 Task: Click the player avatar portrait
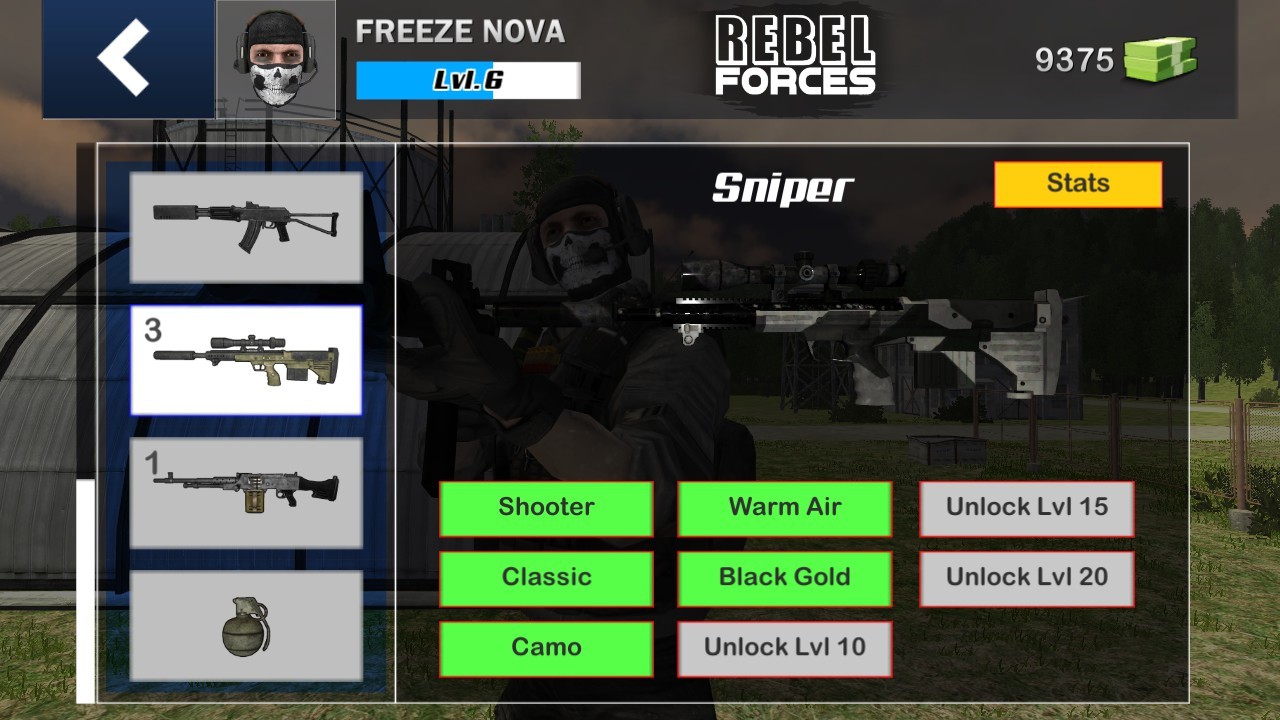[x=275, y=57]
